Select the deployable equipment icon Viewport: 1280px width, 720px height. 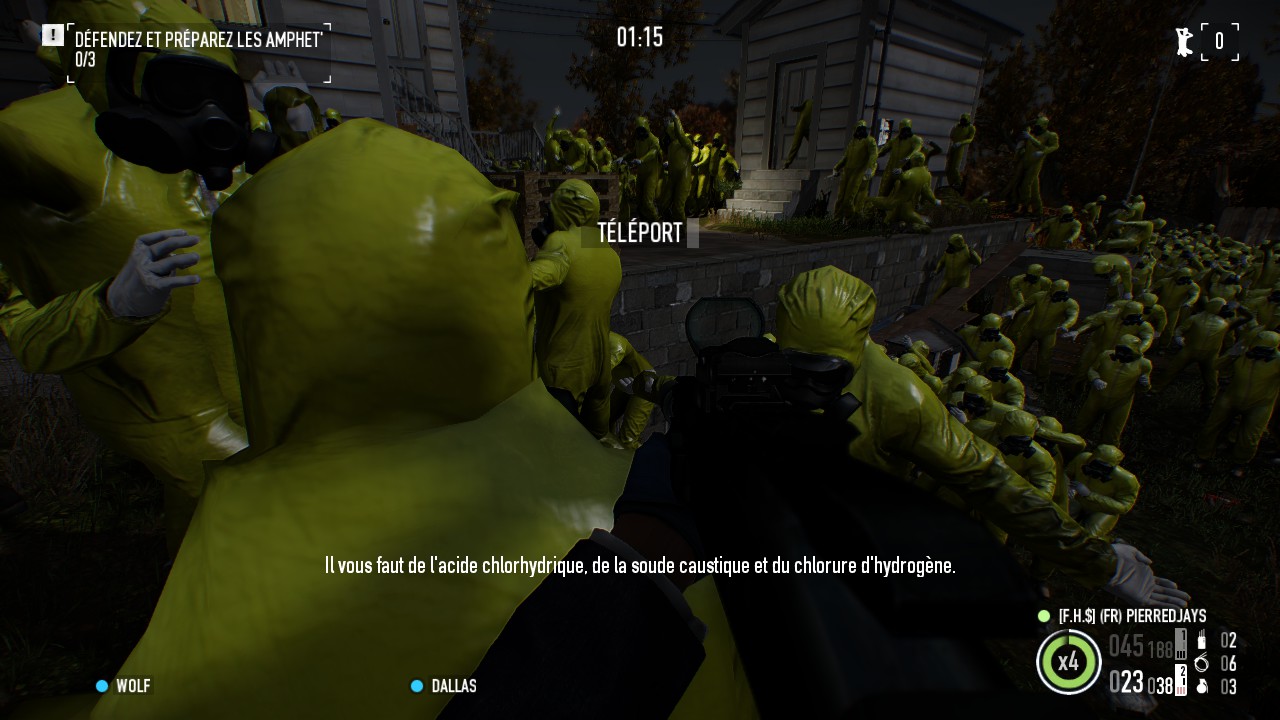point(1202,641)
